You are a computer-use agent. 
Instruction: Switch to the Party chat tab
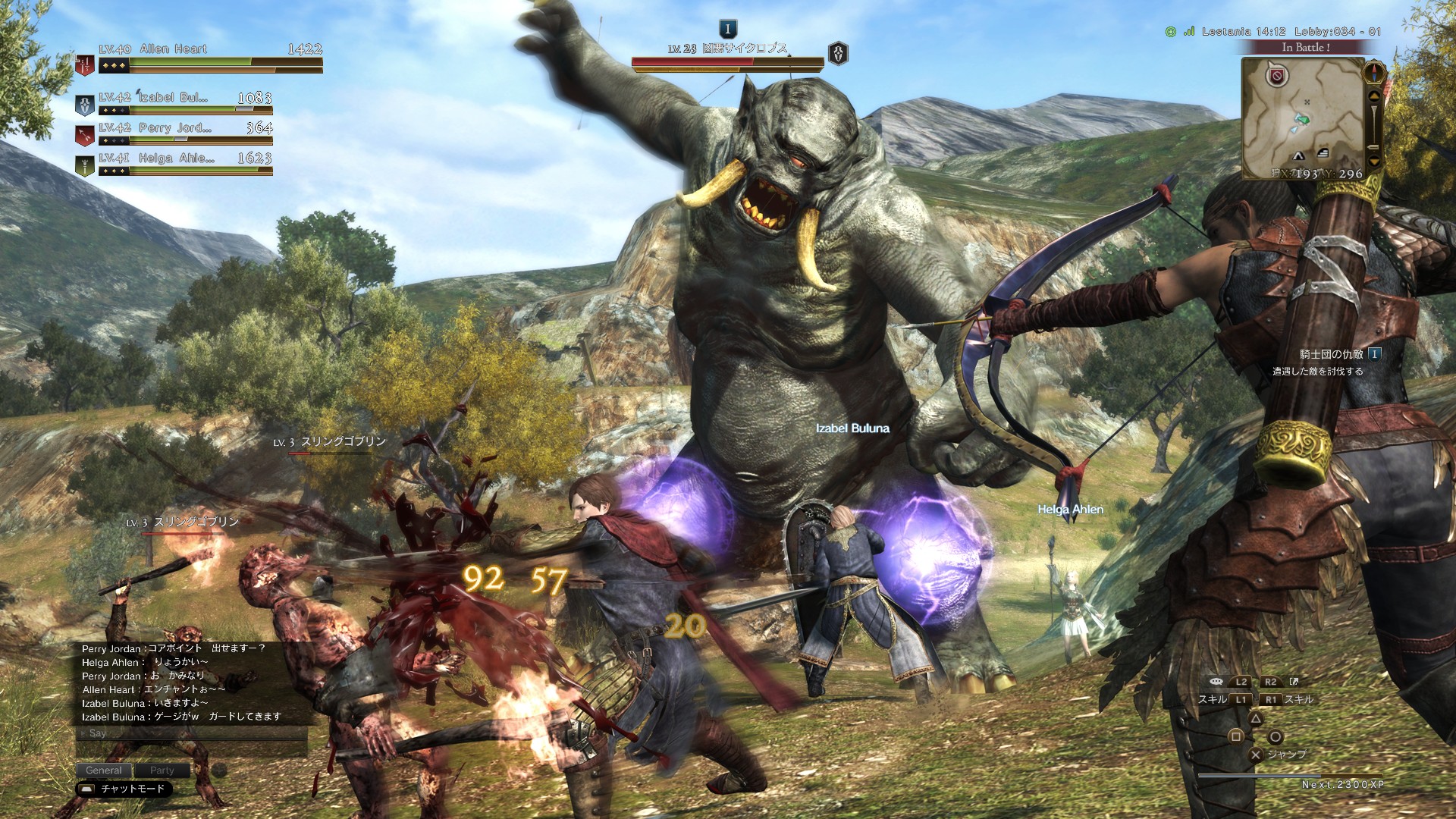pos(162,770)
